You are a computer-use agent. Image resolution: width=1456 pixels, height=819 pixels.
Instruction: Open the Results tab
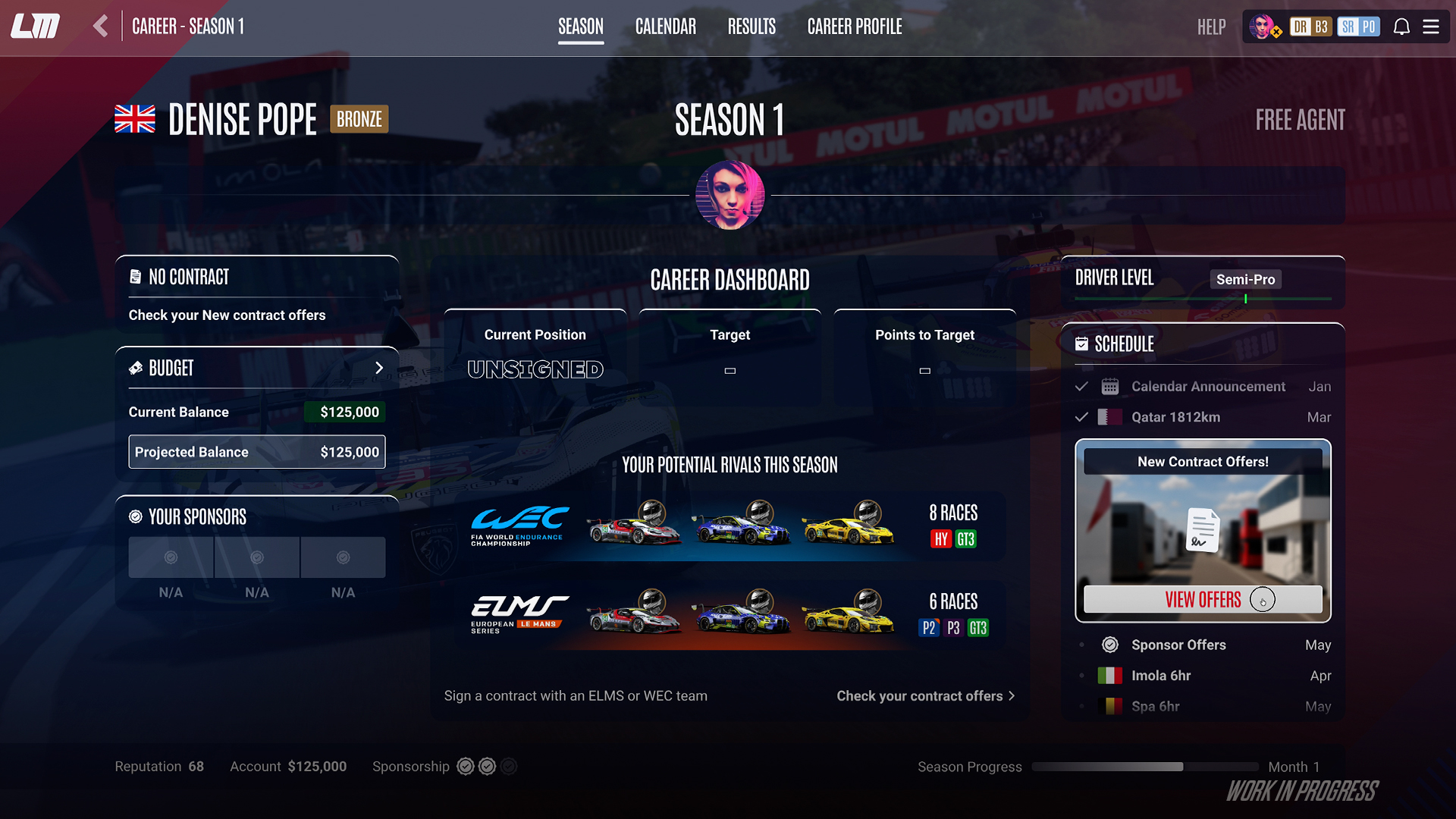(751, 27)
